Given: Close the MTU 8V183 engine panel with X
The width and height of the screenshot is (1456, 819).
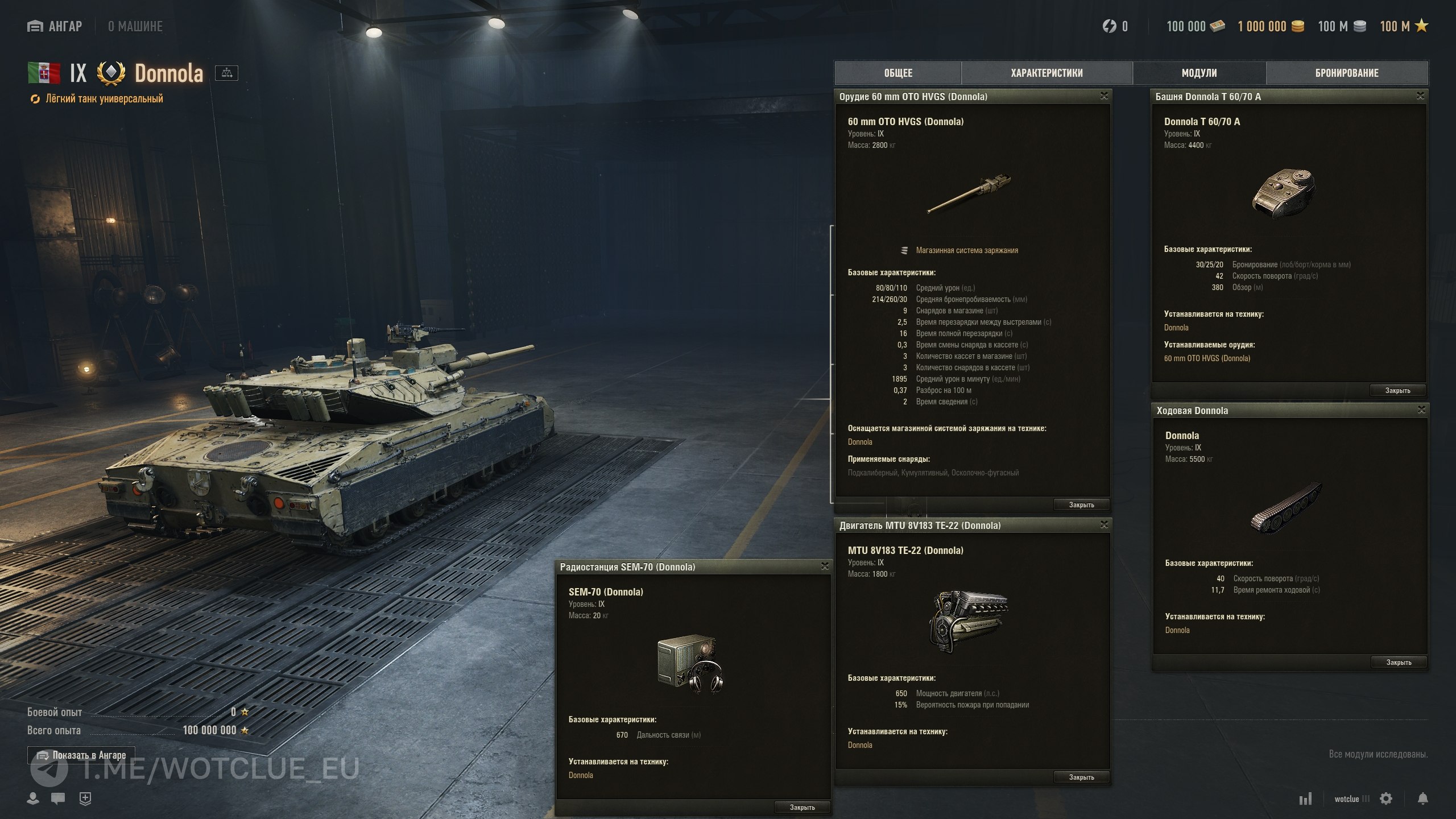Looking at the screenshot, I should point(1104,525).
